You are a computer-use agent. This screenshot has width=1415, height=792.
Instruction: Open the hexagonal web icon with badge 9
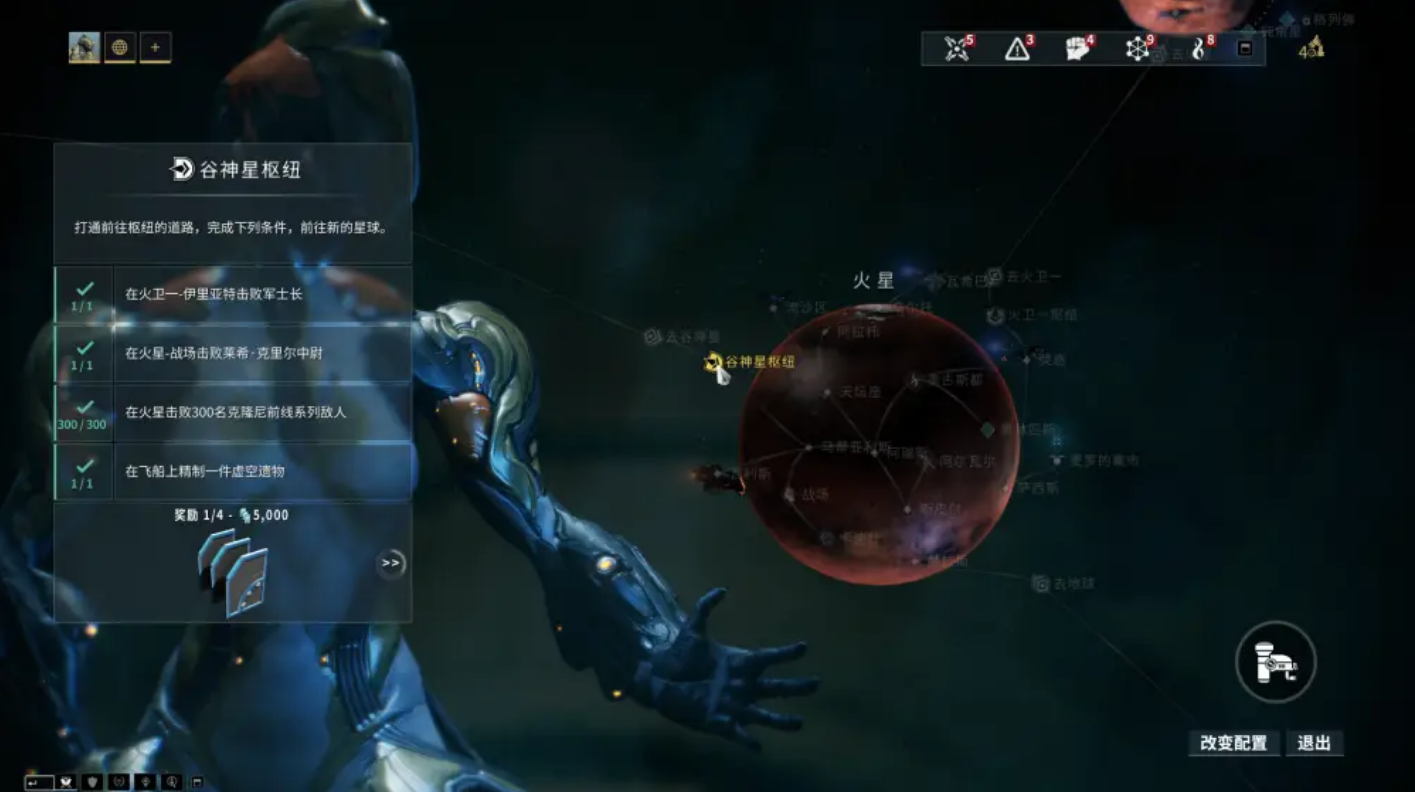1137,48
